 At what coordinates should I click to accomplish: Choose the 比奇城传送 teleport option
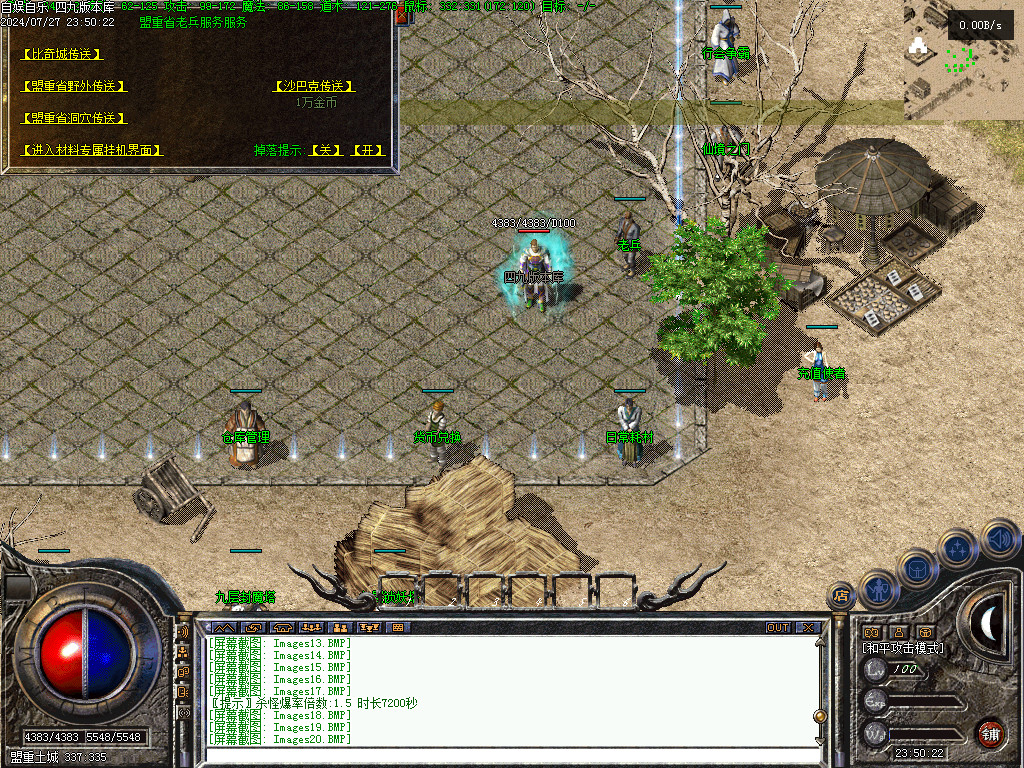pyautogui.click(x=62, y=54)
